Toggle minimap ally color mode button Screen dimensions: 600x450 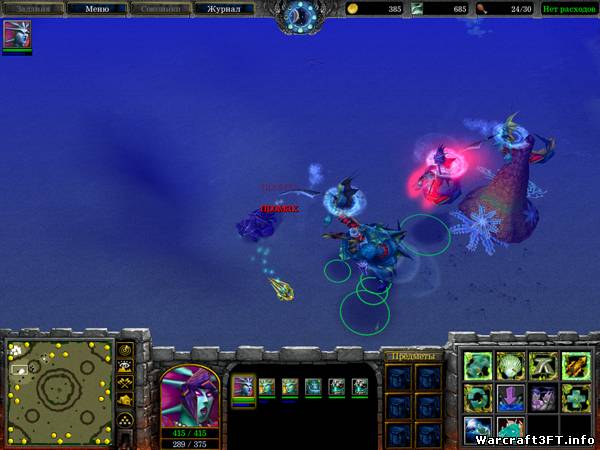click(126, 383)
